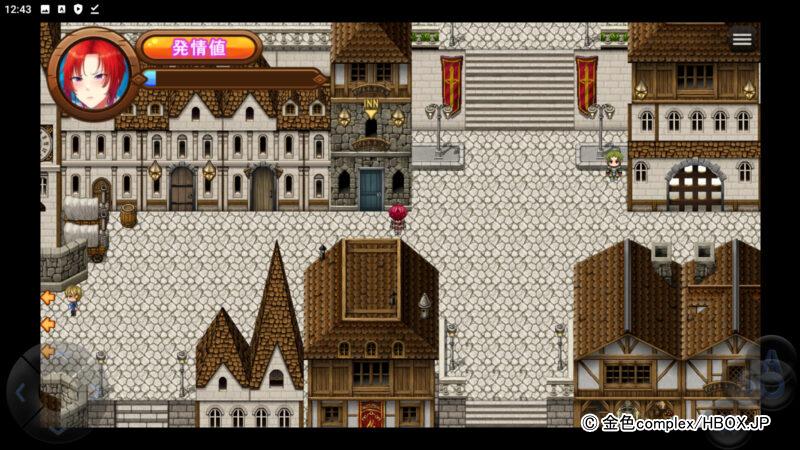Open the hamburger menu

tap(741, 40)
